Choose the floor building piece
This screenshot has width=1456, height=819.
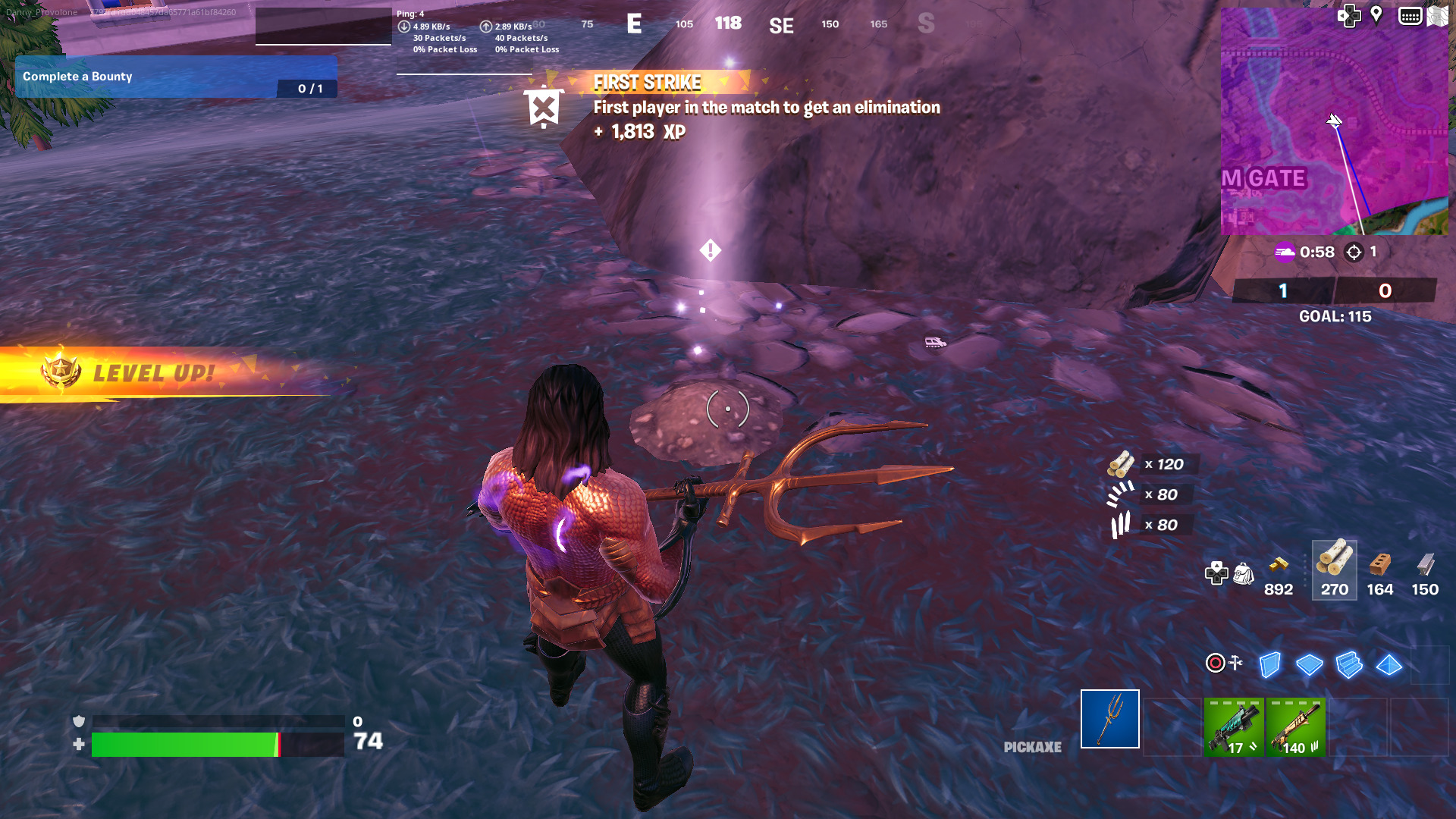[1309, 665]
